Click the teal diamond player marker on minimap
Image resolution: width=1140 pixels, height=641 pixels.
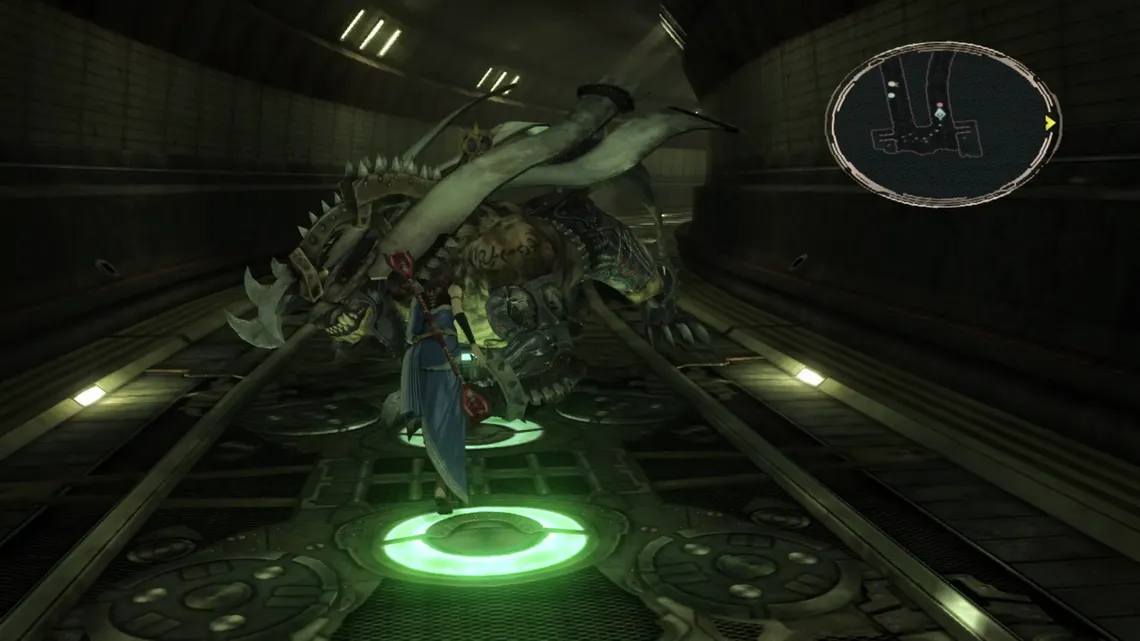pyautogui.click(x=940, y=116)
